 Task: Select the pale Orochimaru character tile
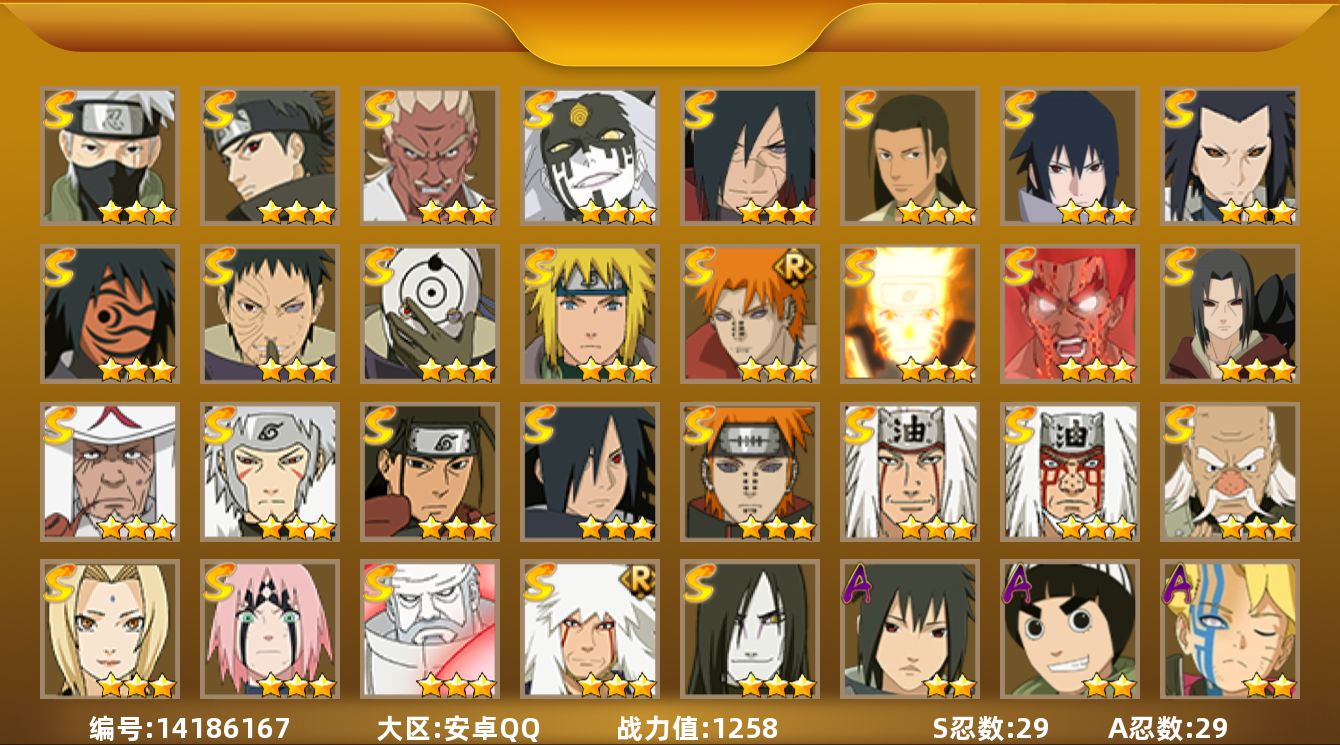click(x=749, y=629)
